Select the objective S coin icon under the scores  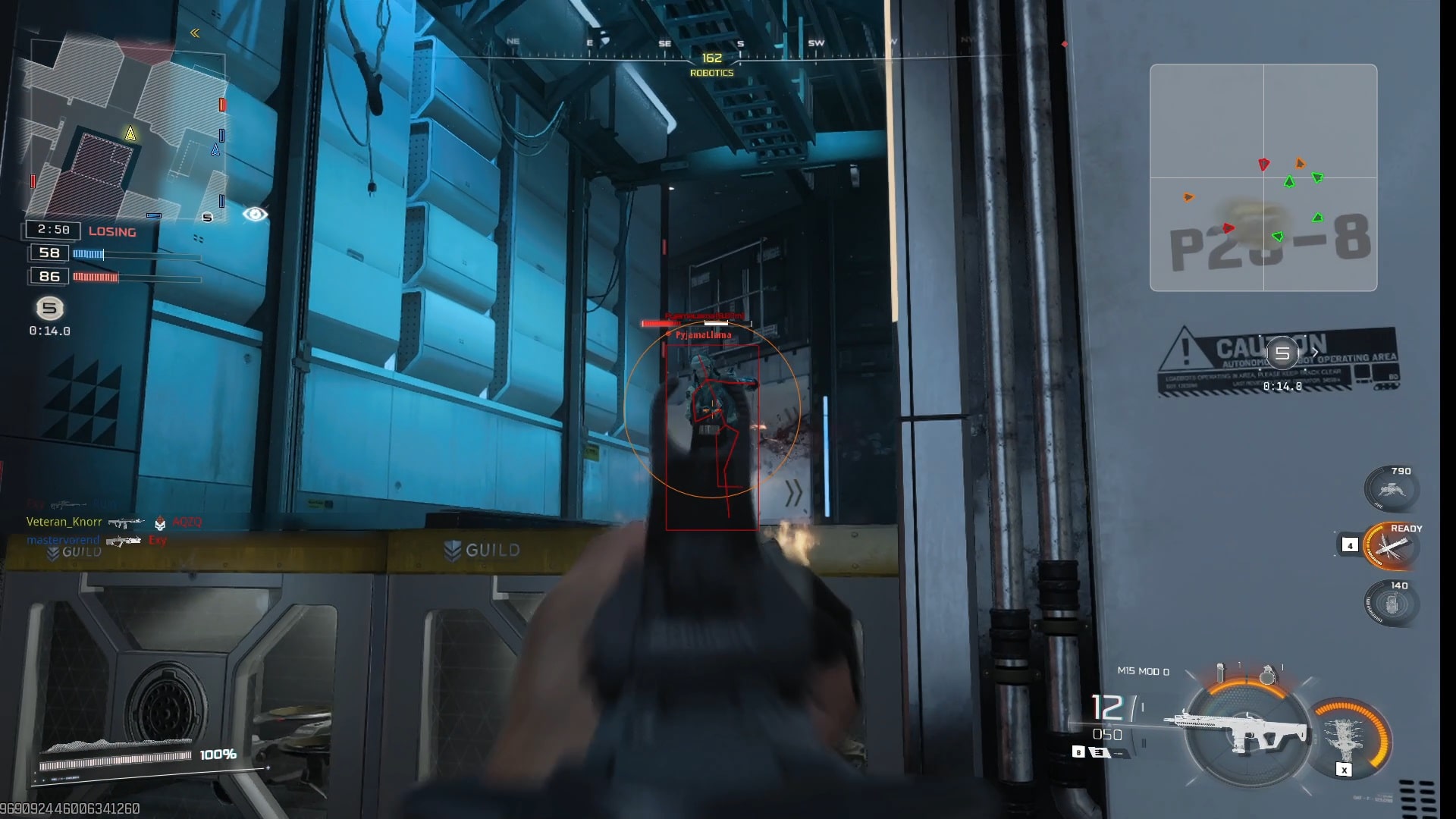click(50, 308)
